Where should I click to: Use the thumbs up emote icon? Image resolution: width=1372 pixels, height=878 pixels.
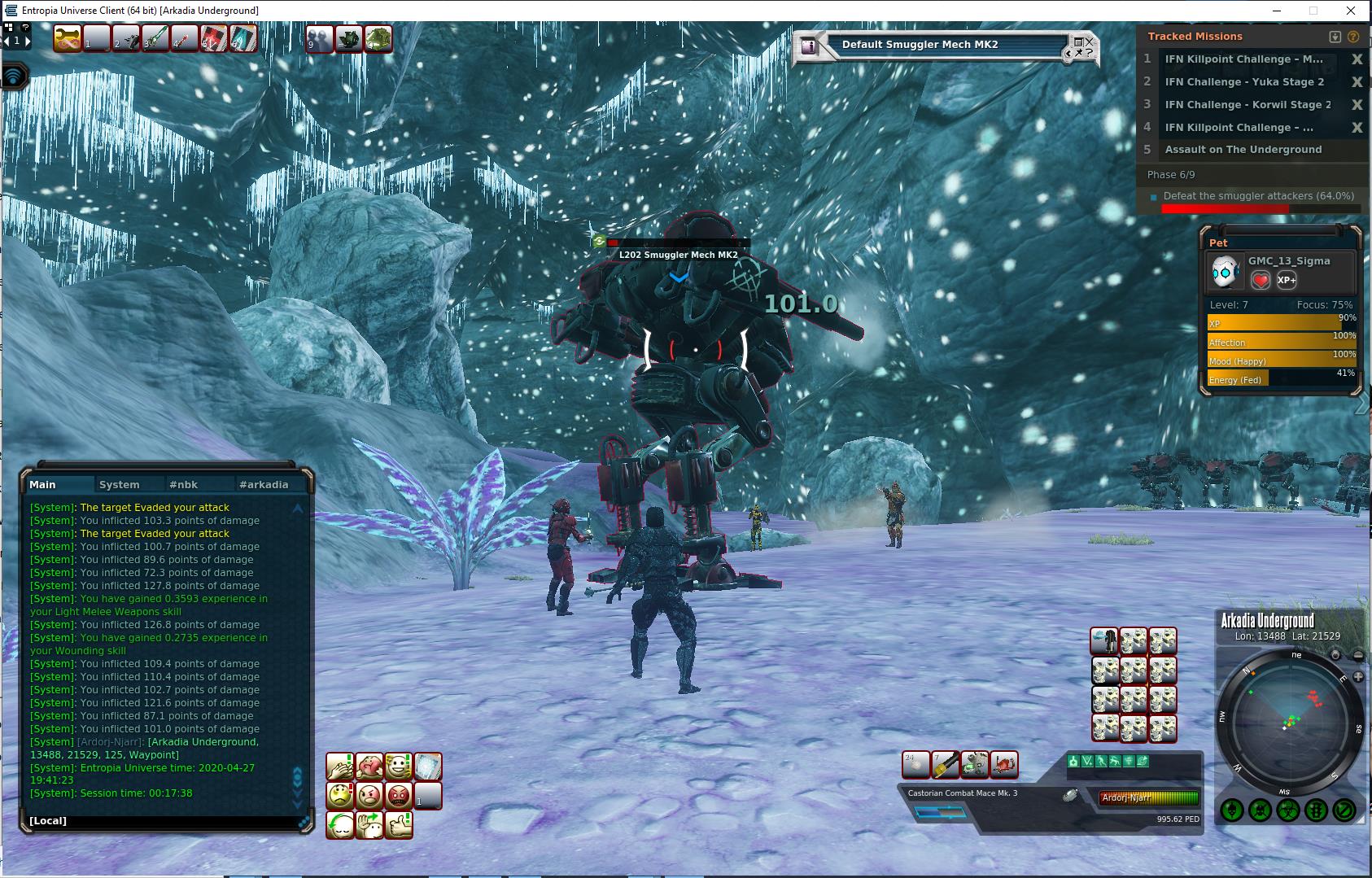(399, 824)
